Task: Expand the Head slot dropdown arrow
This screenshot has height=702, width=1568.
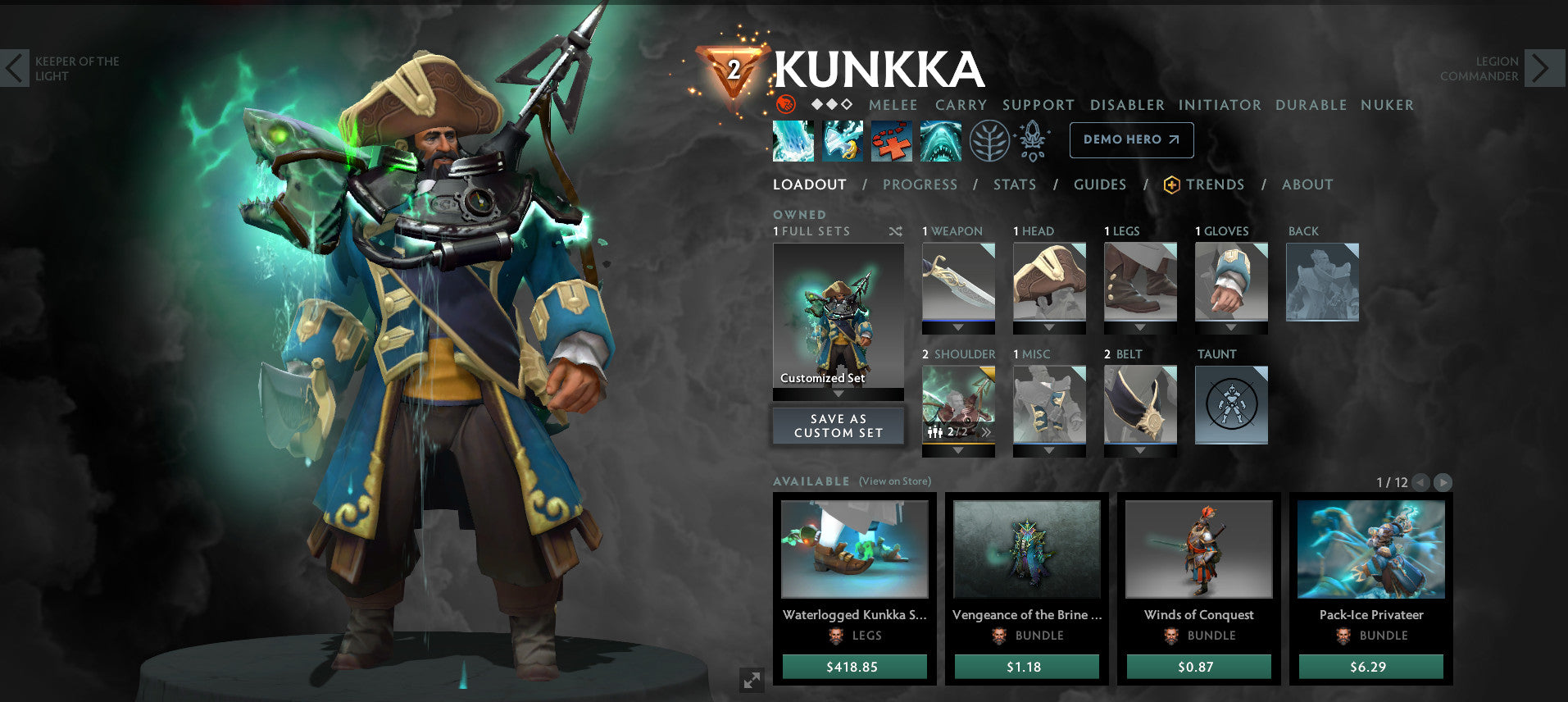Action: pyautogui.click(x=1048, y=327)
